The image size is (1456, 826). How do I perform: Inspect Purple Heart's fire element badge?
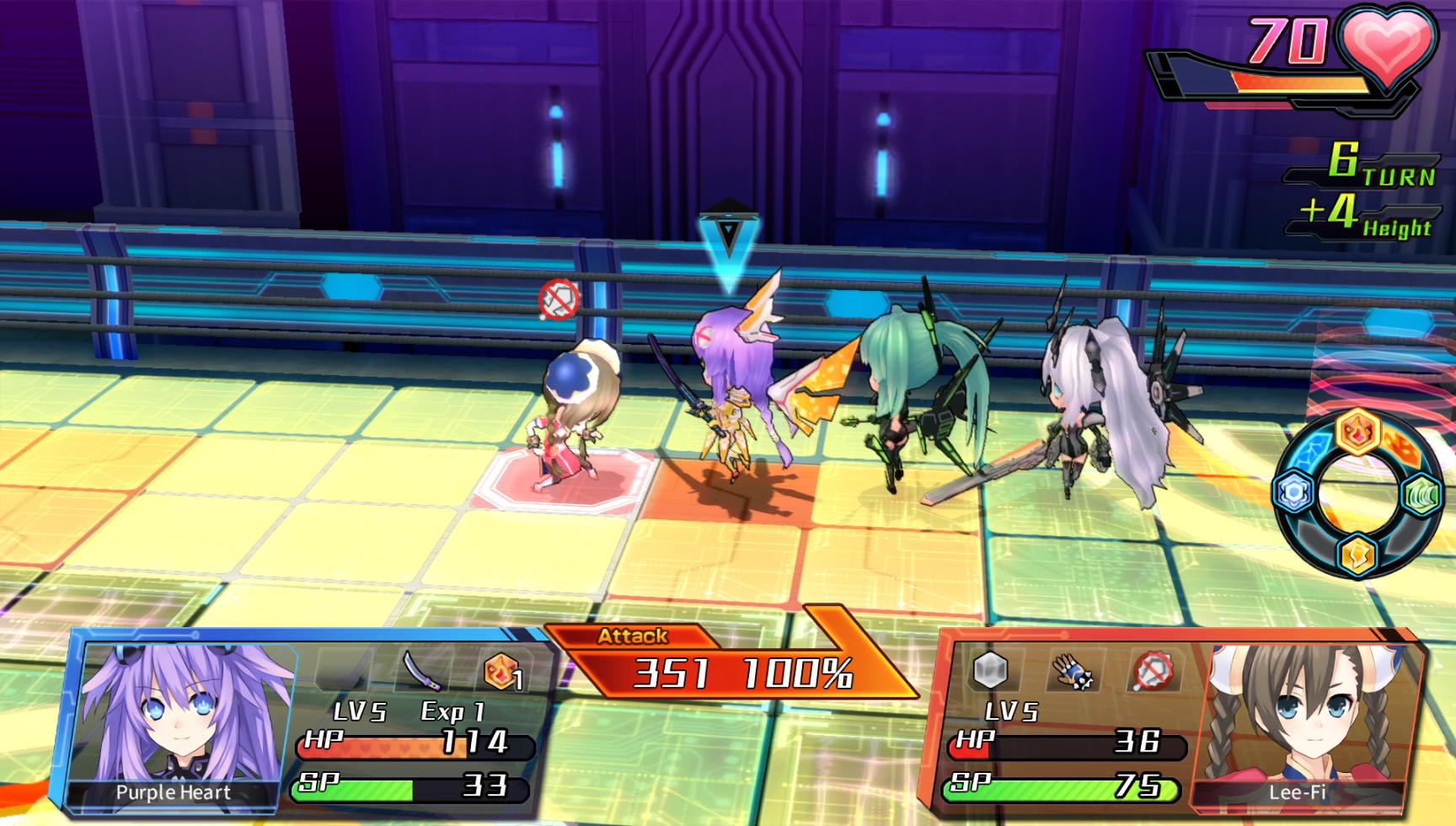pos(503,672)
